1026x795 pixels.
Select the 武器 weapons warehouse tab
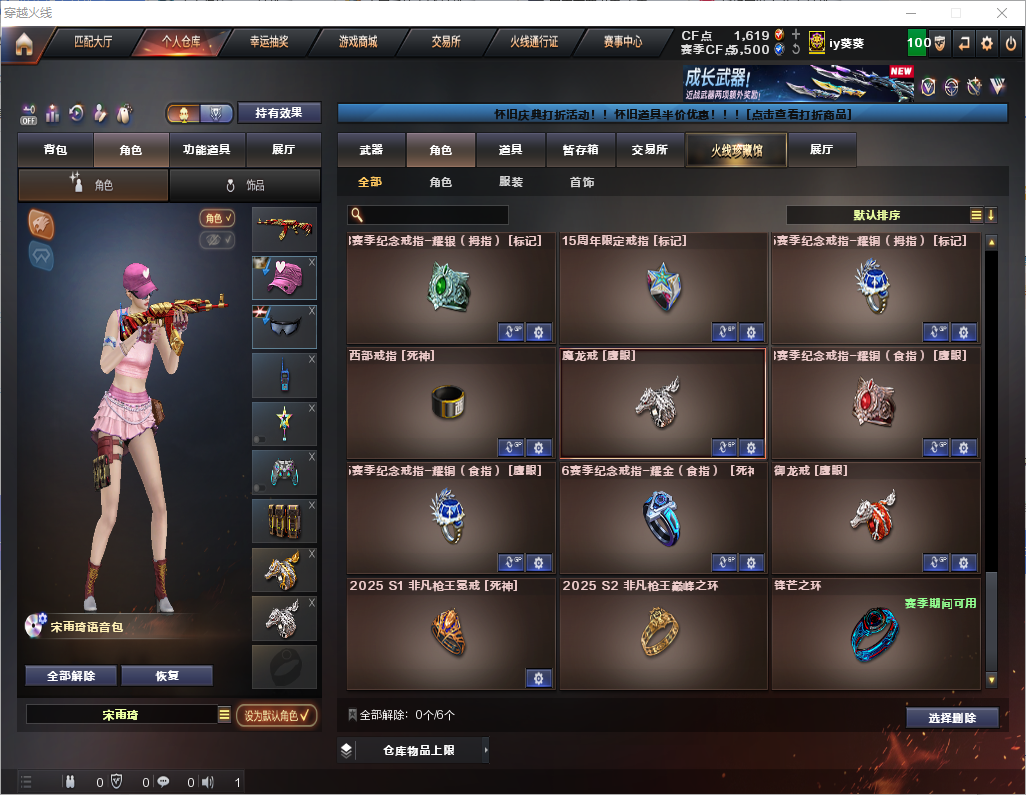(371, 150)
